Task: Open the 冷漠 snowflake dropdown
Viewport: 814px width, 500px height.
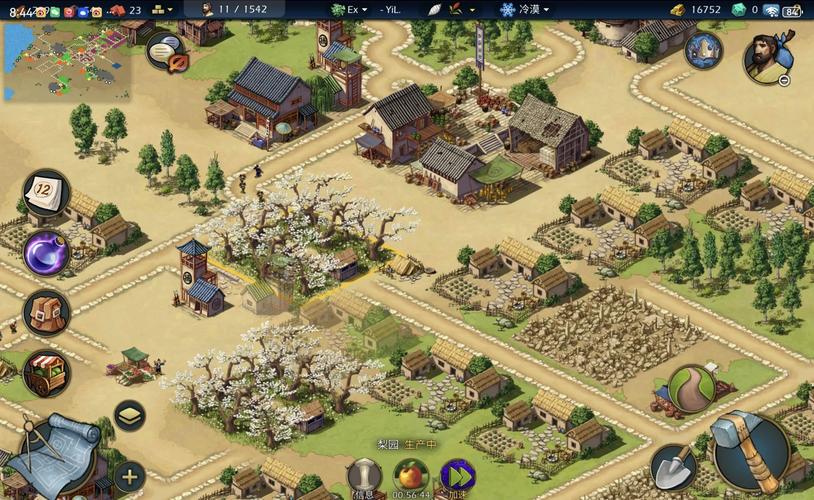Action: point(525,9)
